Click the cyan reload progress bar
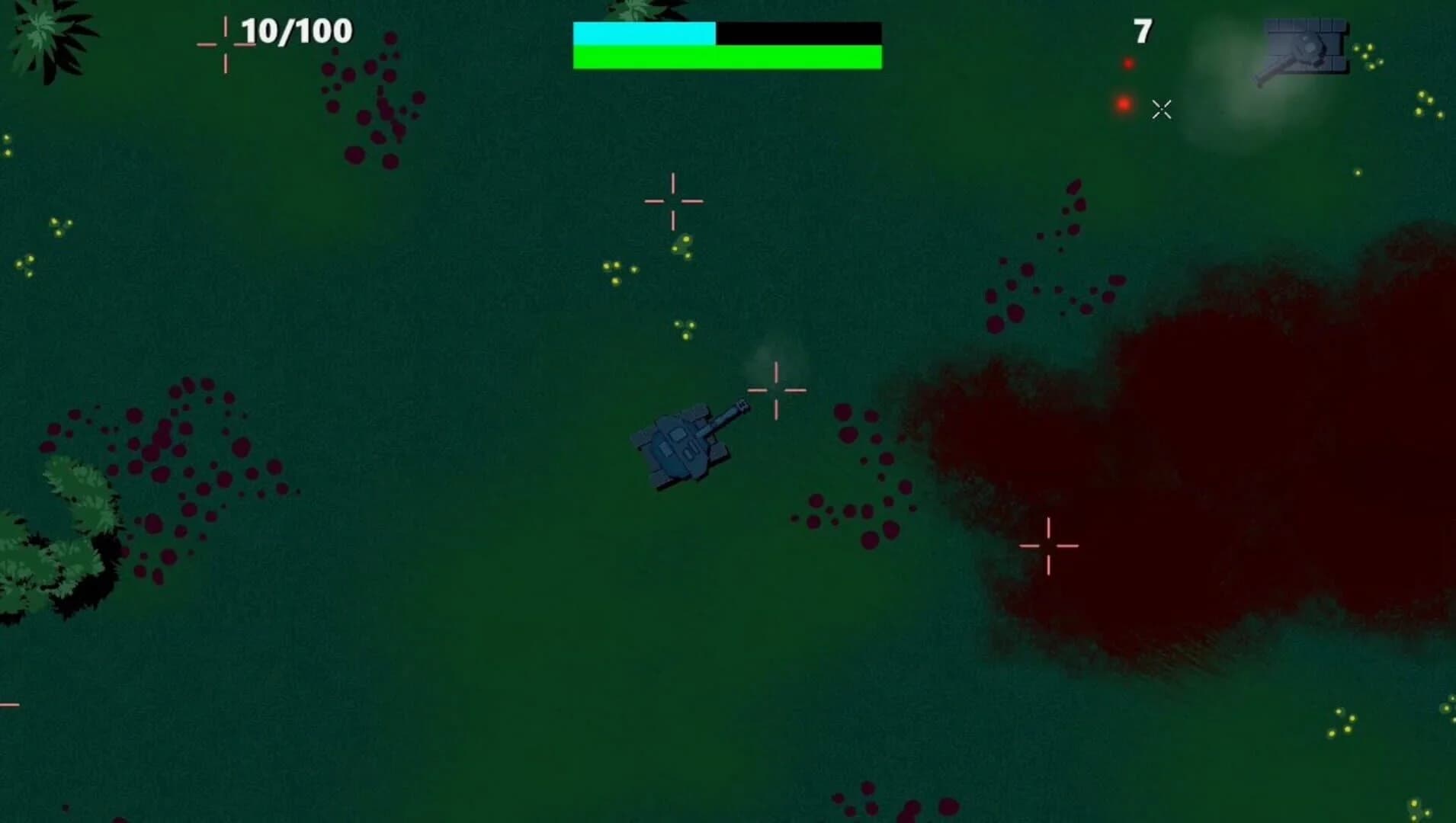This screenshot has height=823, width=1456. tap(643, 32)
